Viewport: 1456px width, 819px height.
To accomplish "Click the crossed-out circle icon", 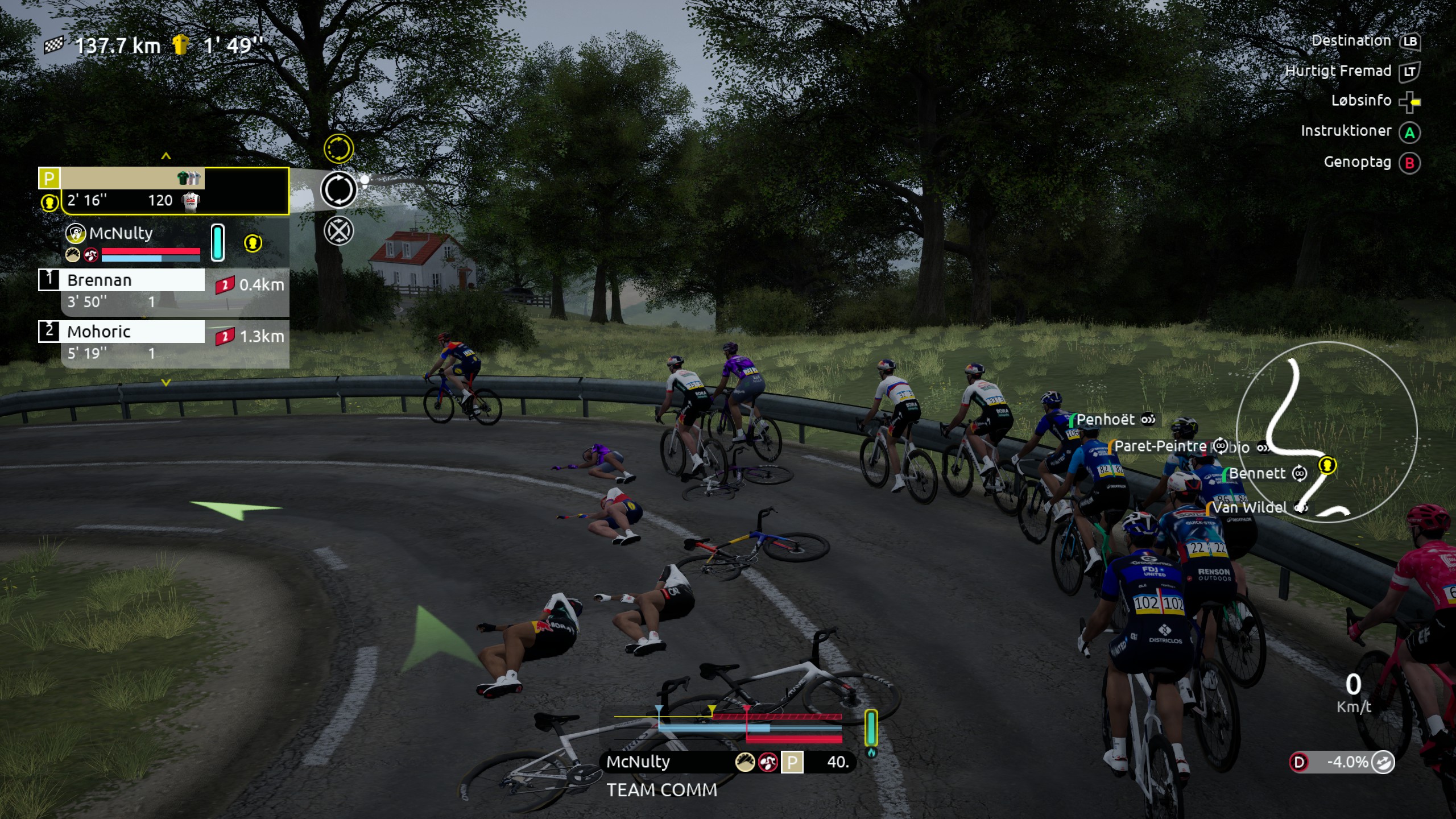I will pos(338,231).
